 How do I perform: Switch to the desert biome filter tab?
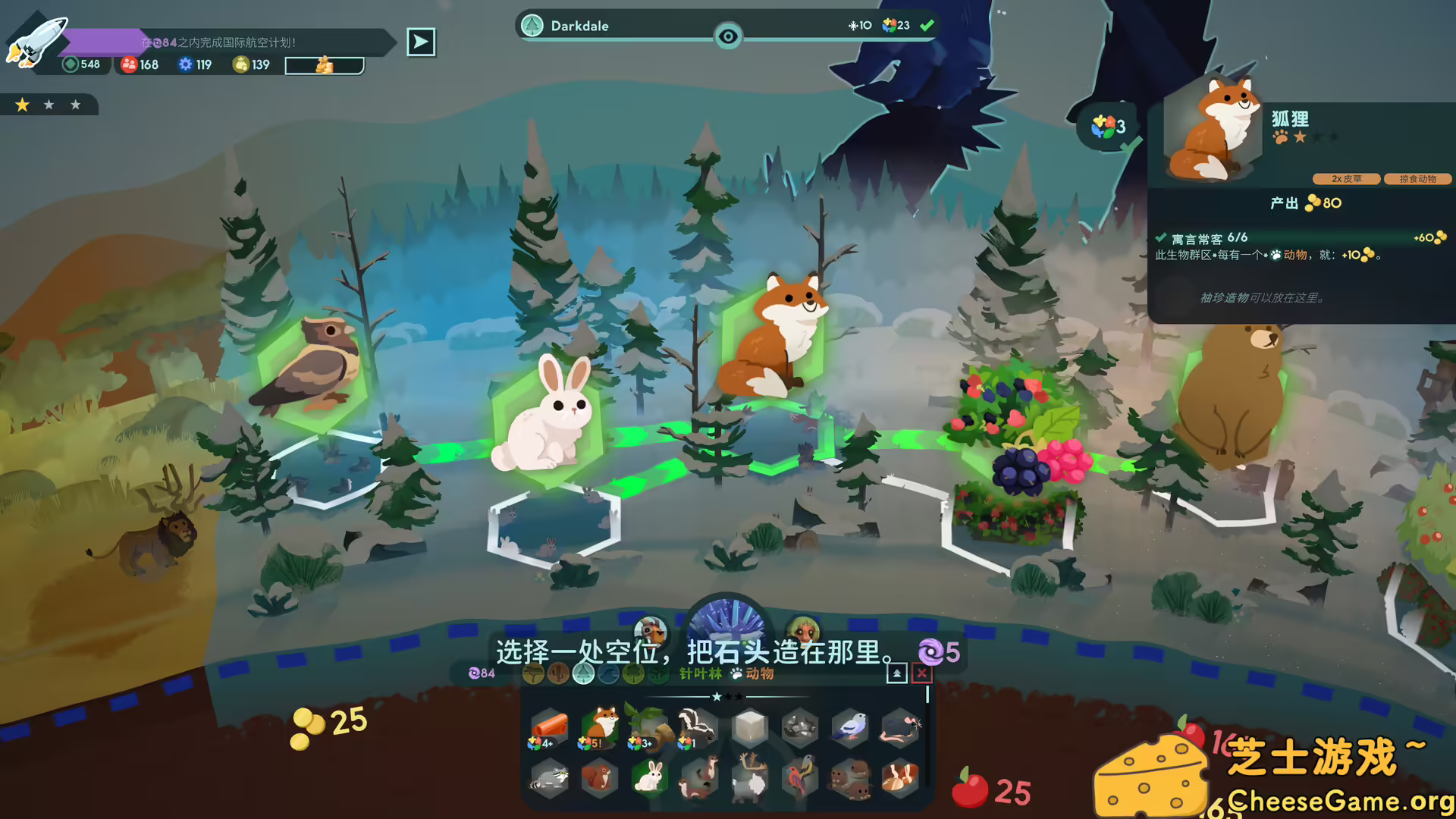click(558, 673)
